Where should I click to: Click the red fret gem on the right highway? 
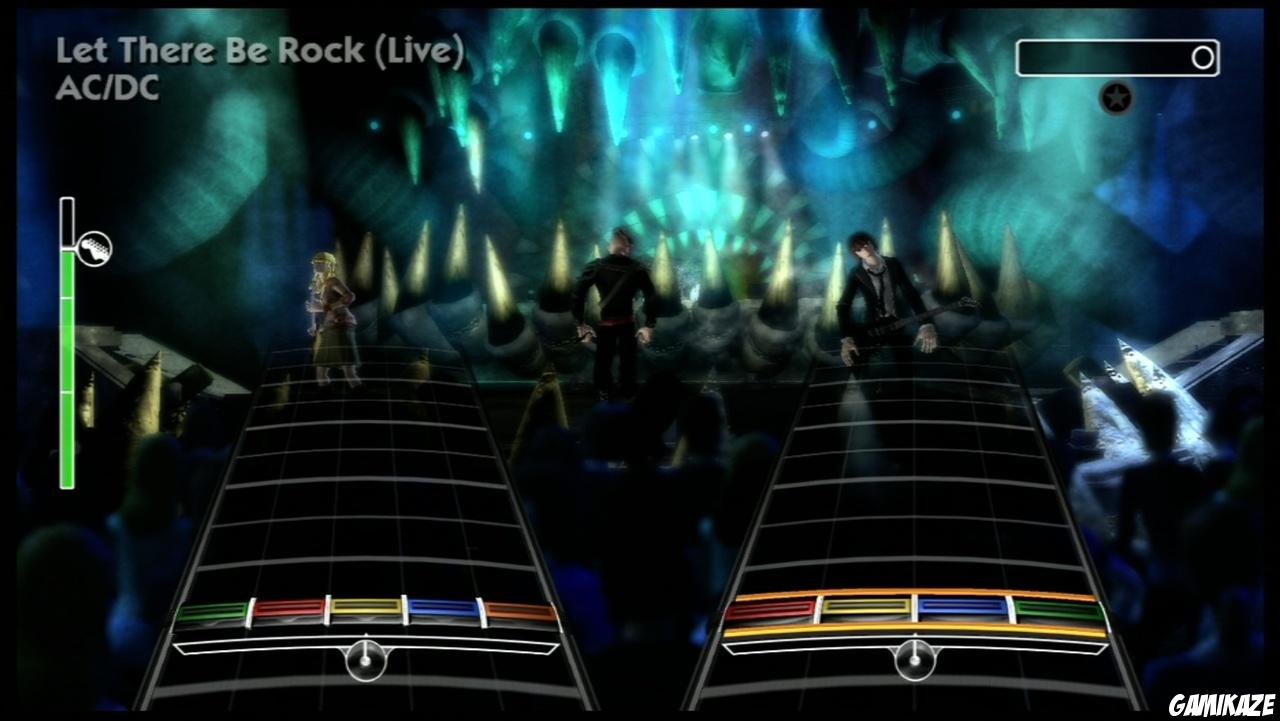[775, 607]
